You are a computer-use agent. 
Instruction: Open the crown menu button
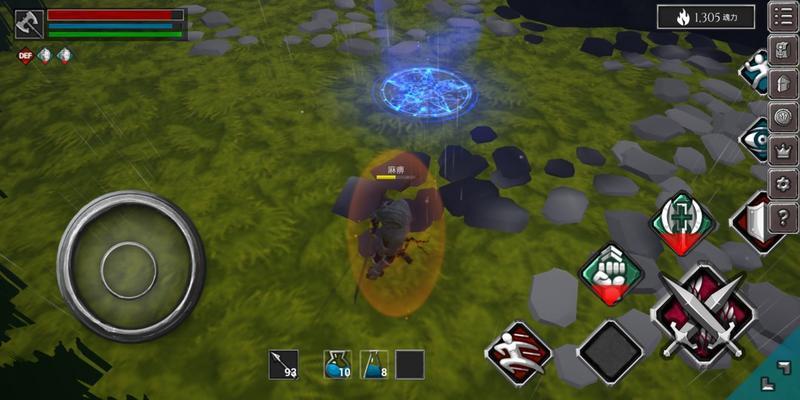(x=783, y=149)
